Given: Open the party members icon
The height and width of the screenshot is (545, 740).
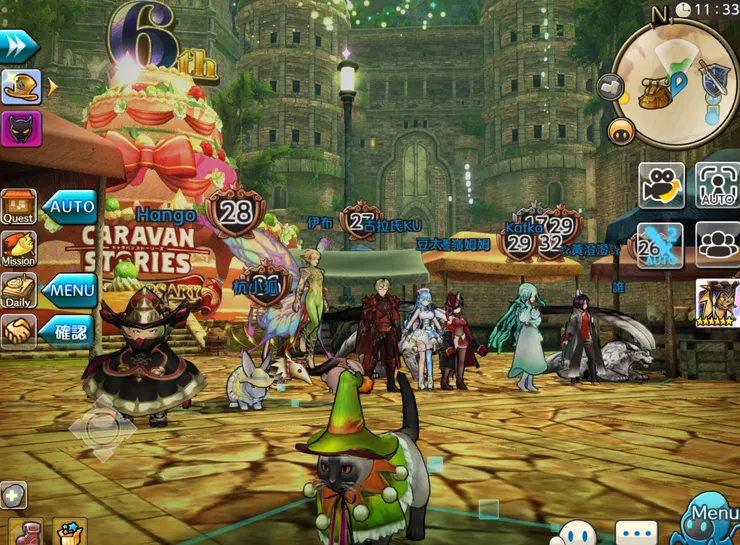Looking at the screenshot, I should [717, 245].
